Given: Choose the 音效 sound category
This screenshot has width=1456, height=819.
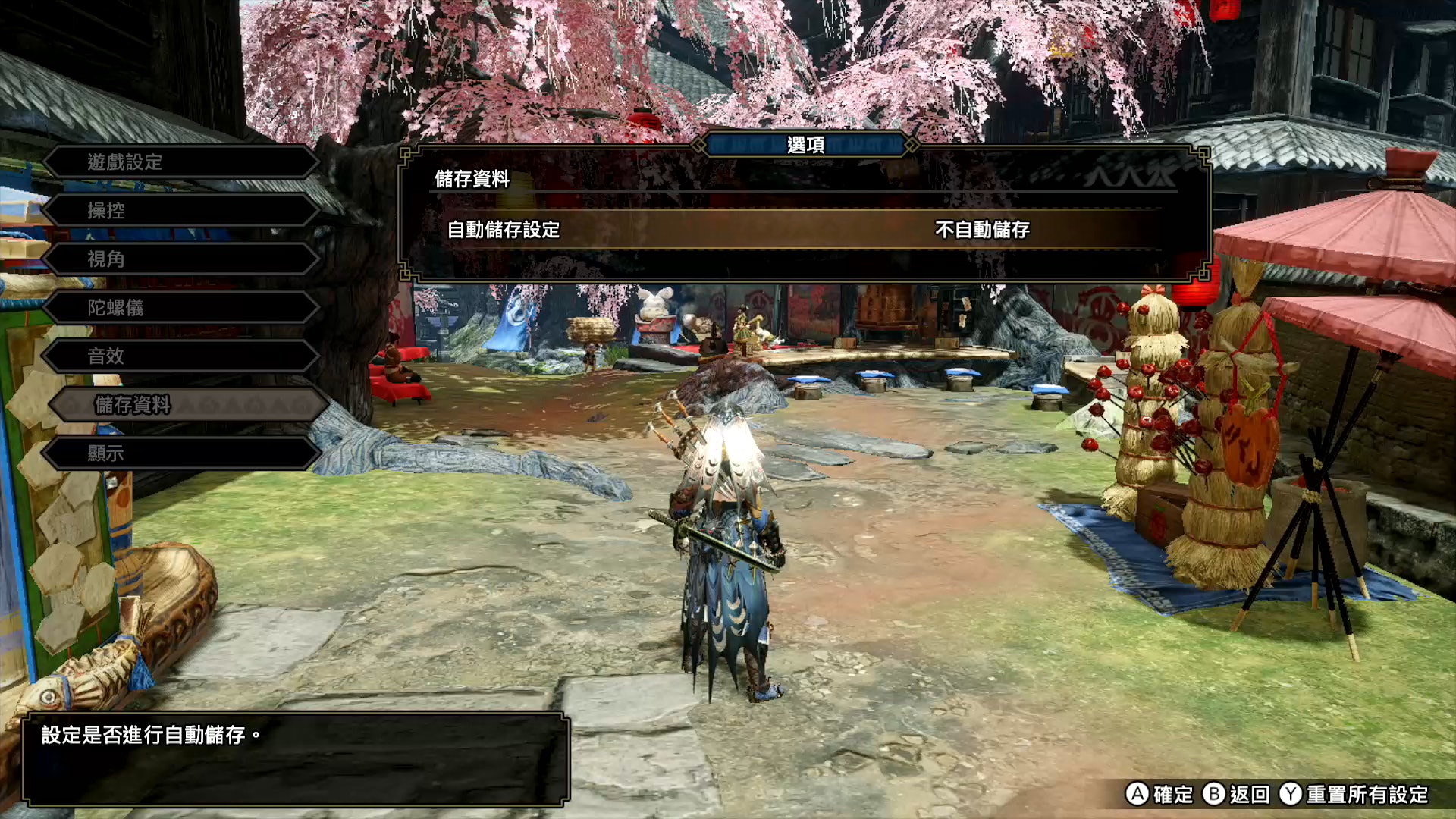Looking at the screenshot, I should 180,356.
